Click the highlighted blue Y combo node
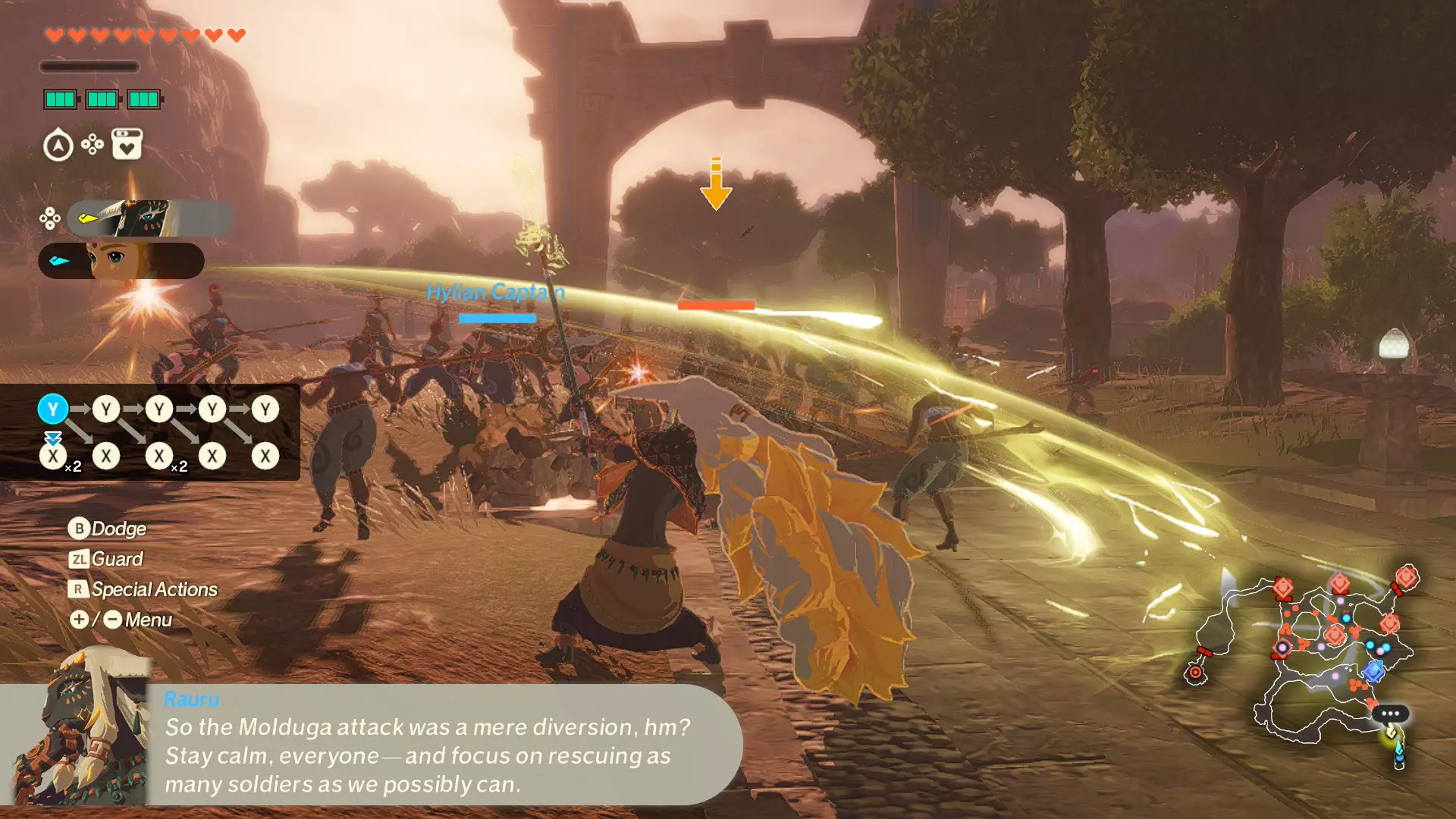The image size is (1456, 819). point(53,409)
